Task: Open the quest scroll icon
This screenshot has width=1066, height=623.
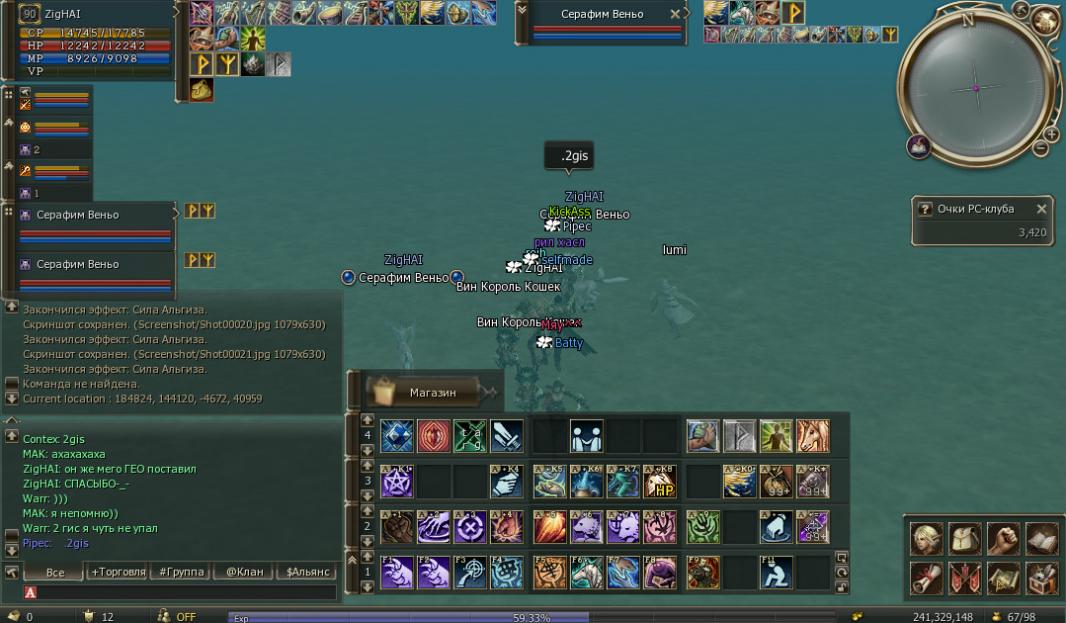Action: (926, 577)
